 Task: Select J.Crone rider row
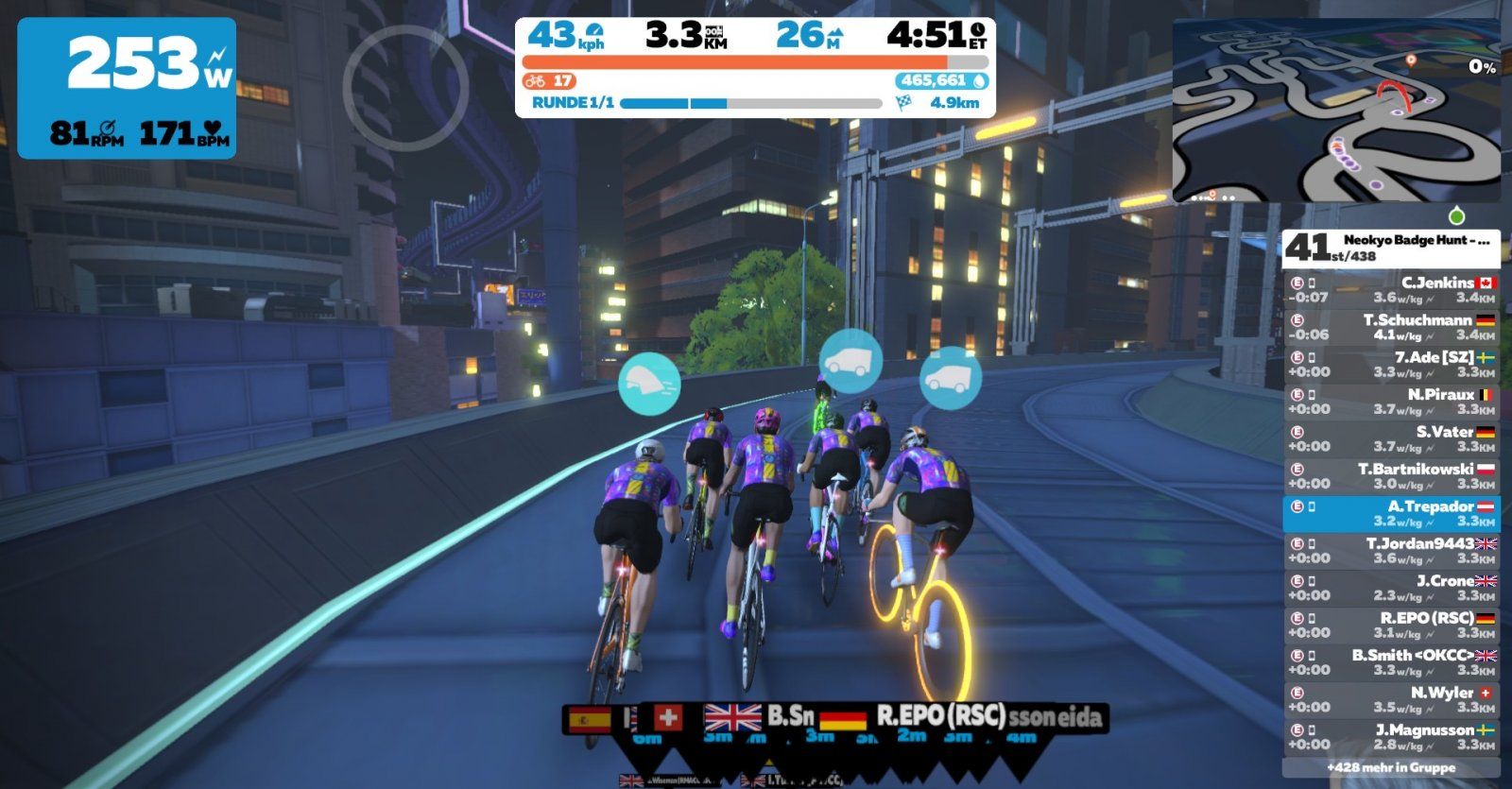pyautogui.click(x=1390, y=588)
